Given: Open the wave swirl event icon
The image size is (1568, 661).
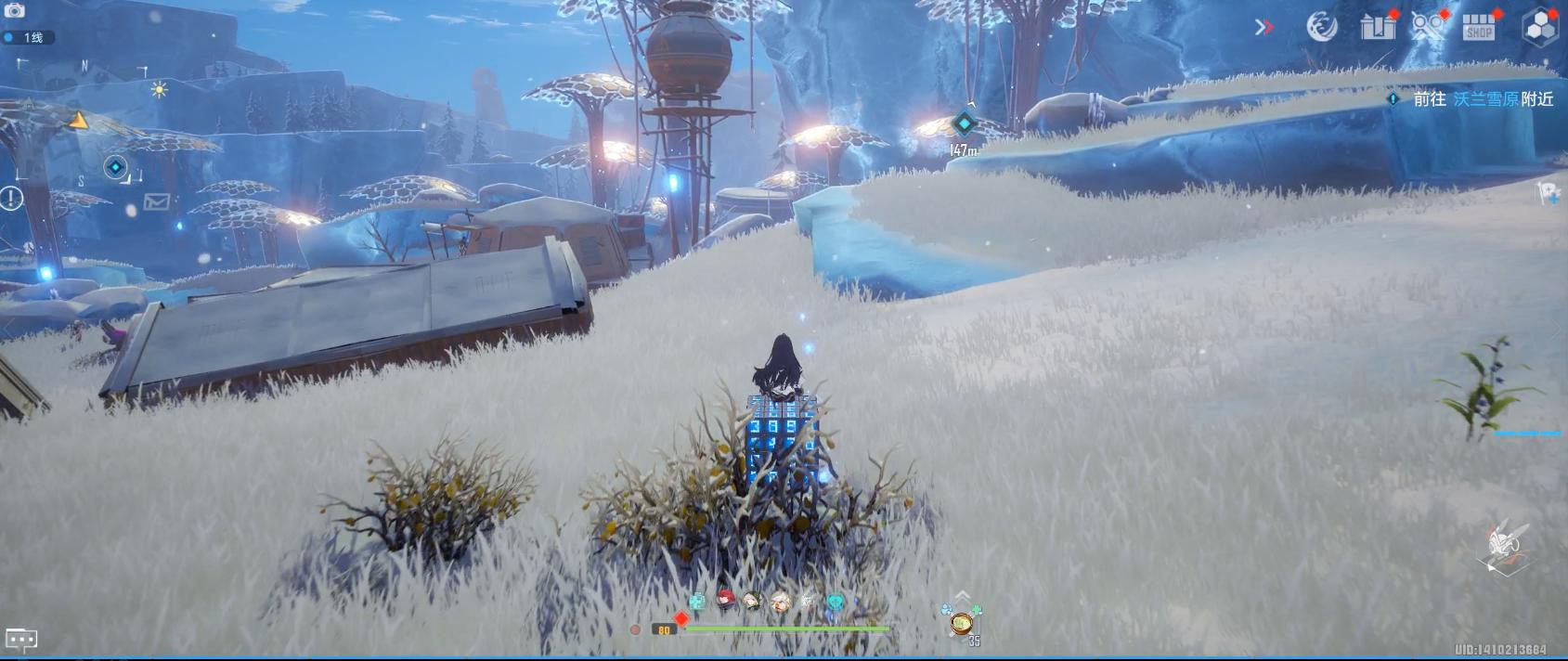Looking at the screenshot, I should [1321, 27].
